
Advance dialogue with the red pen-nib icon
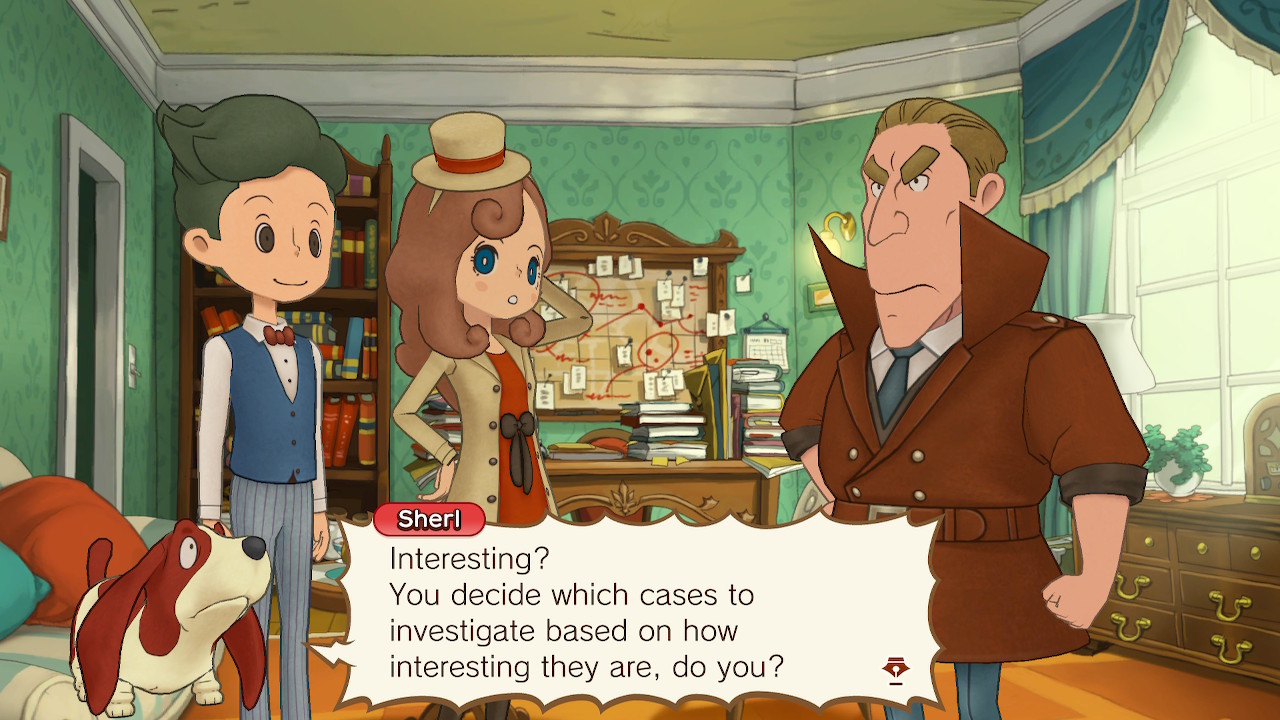(895, 669)
